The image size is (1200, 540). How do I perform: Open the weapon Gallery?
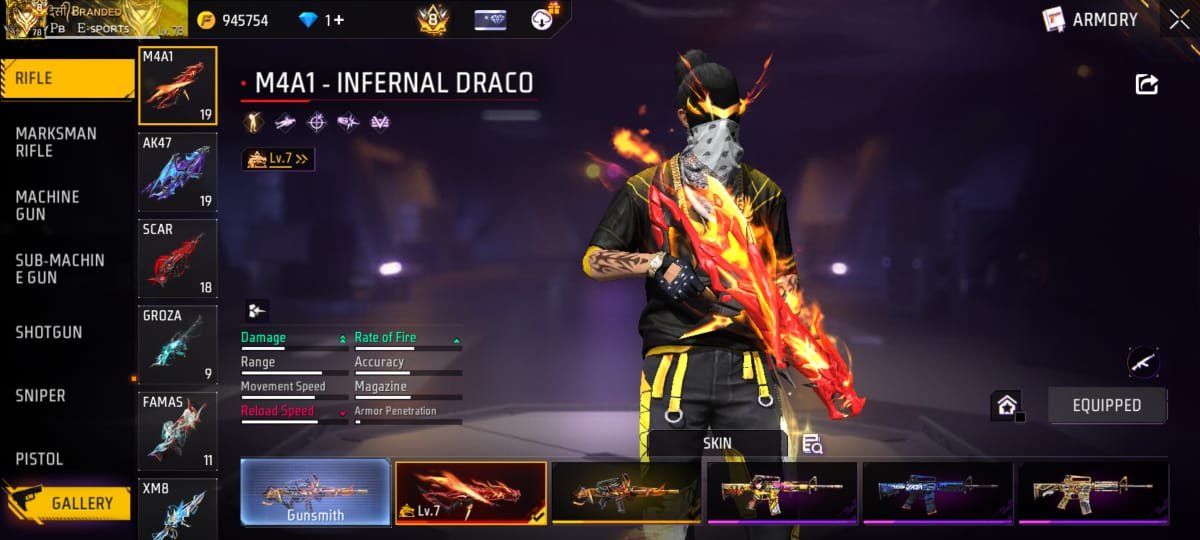[x=68, y=503]
